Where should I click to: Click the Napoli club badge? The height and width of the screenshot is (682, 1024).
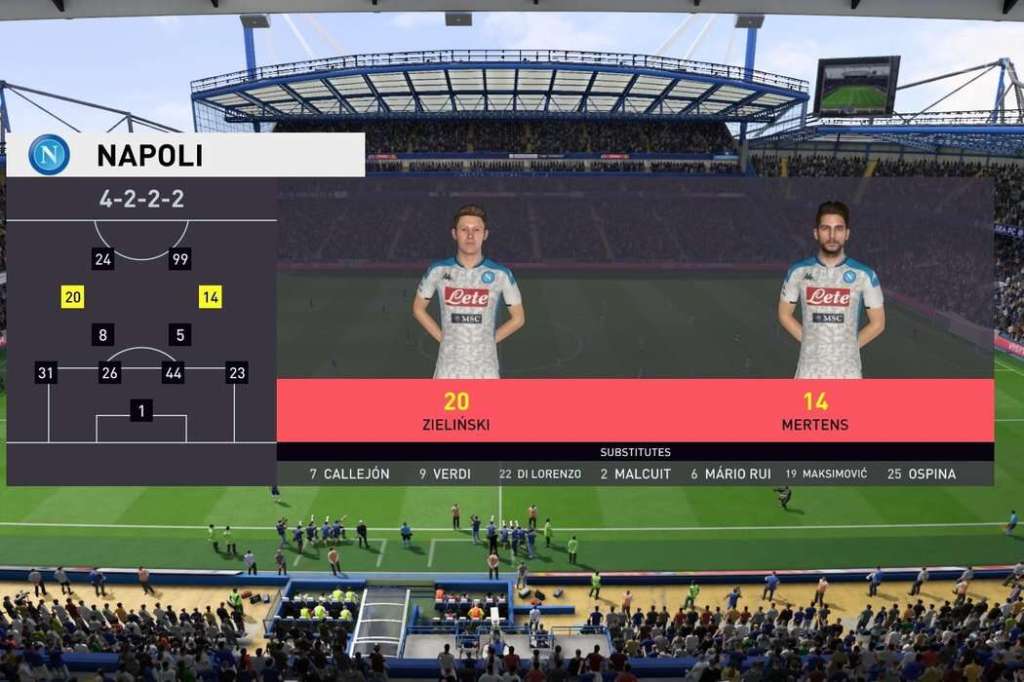49,155
